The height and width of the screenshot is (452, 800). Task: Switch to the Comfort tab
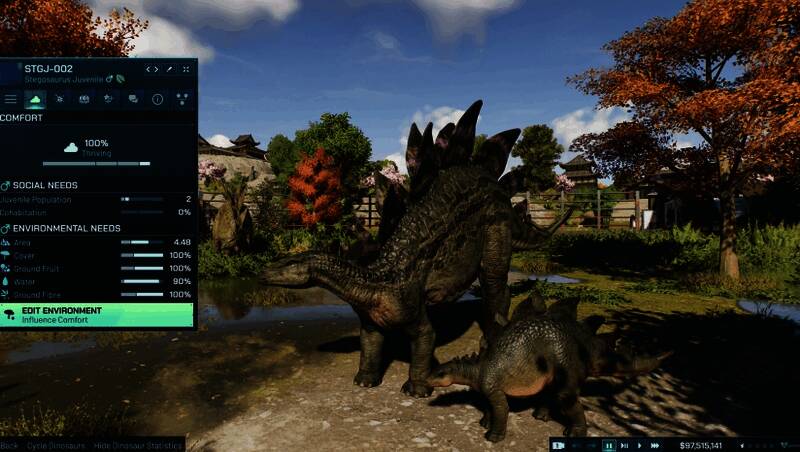coord(35,99)
